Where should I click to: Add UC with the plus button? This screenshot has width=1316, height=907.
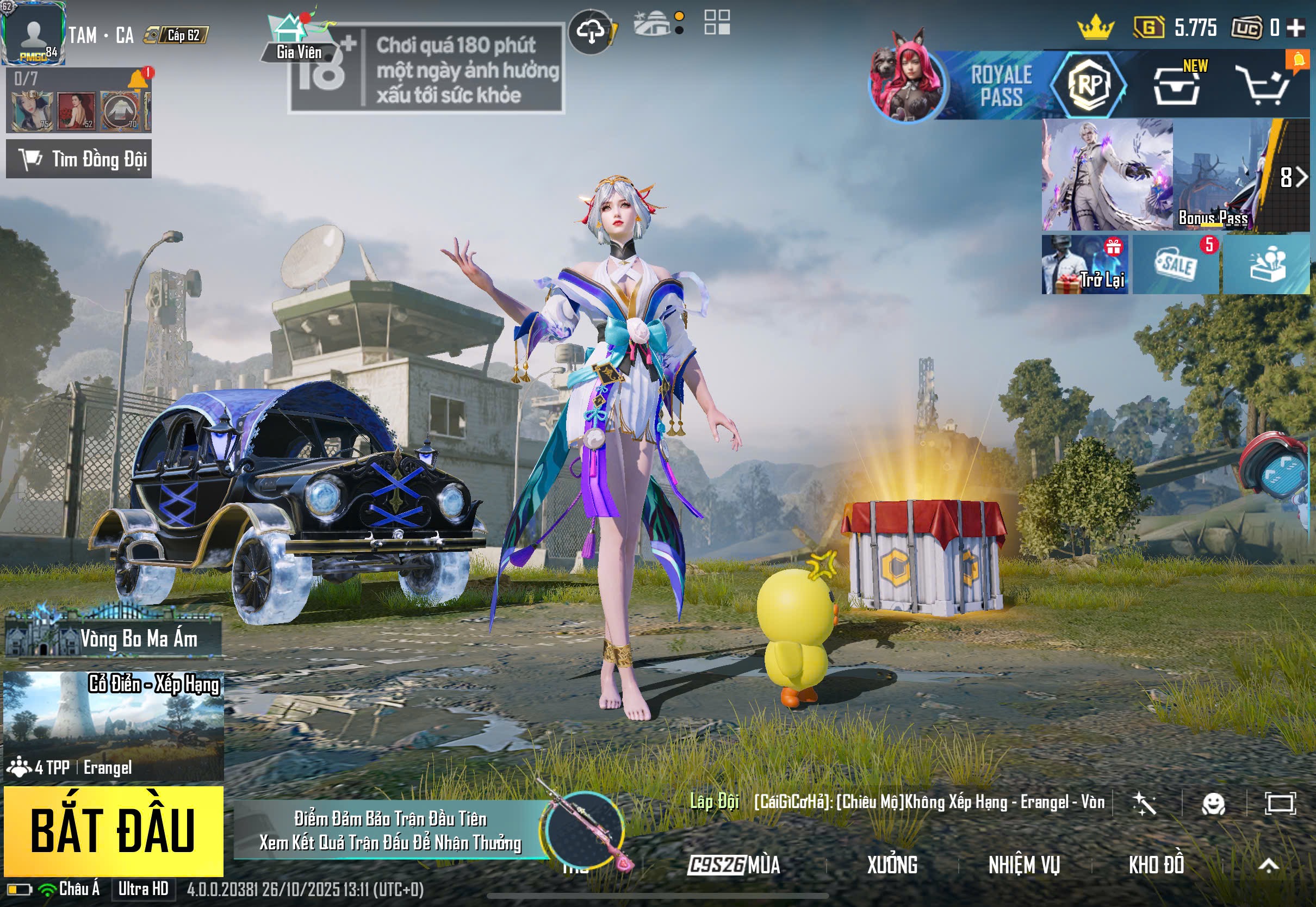[x=1296, y=27]
